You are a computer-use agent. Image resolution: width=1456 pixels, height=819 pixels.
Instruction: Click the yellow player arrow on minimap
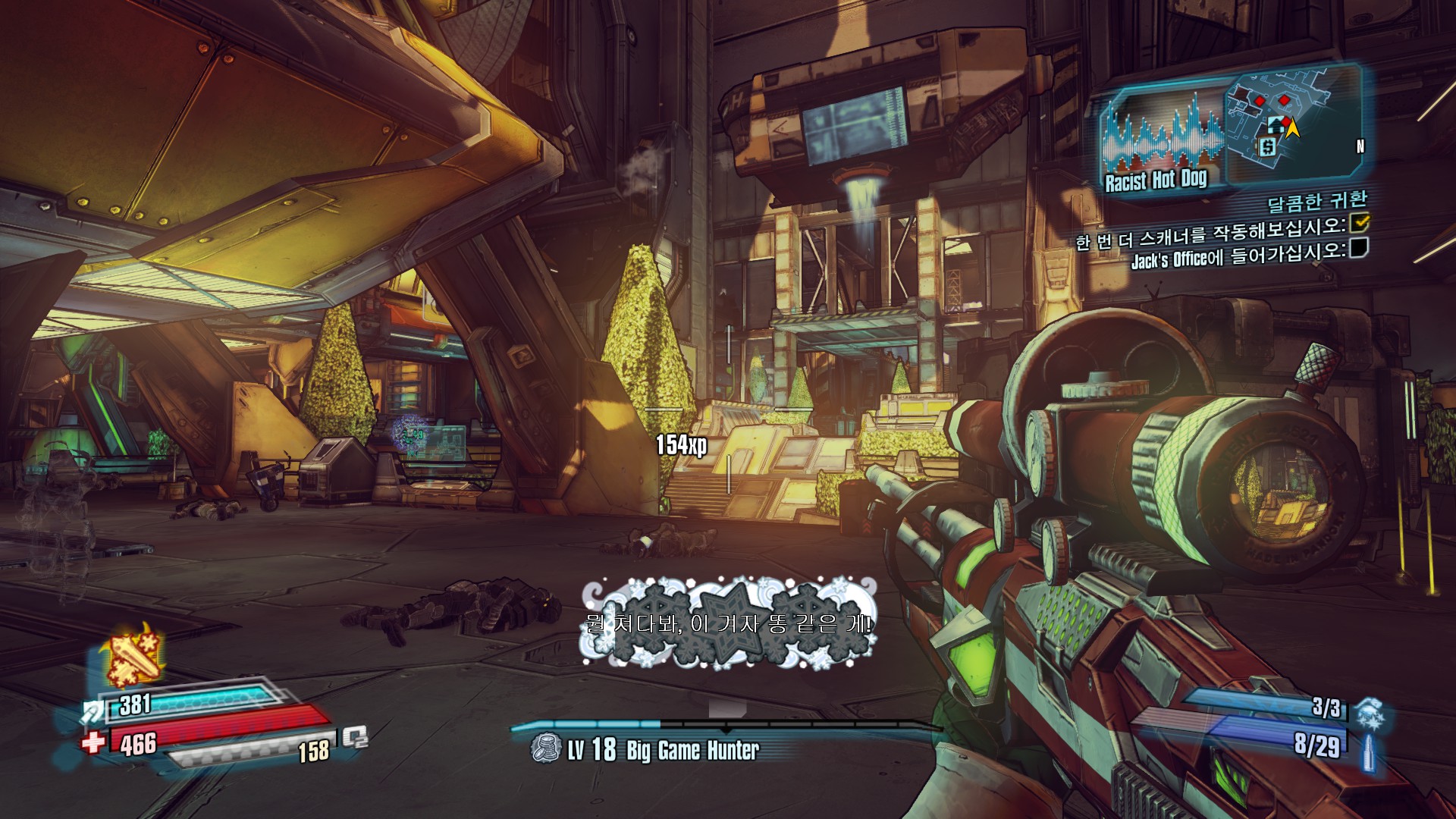pos(1292,128)
